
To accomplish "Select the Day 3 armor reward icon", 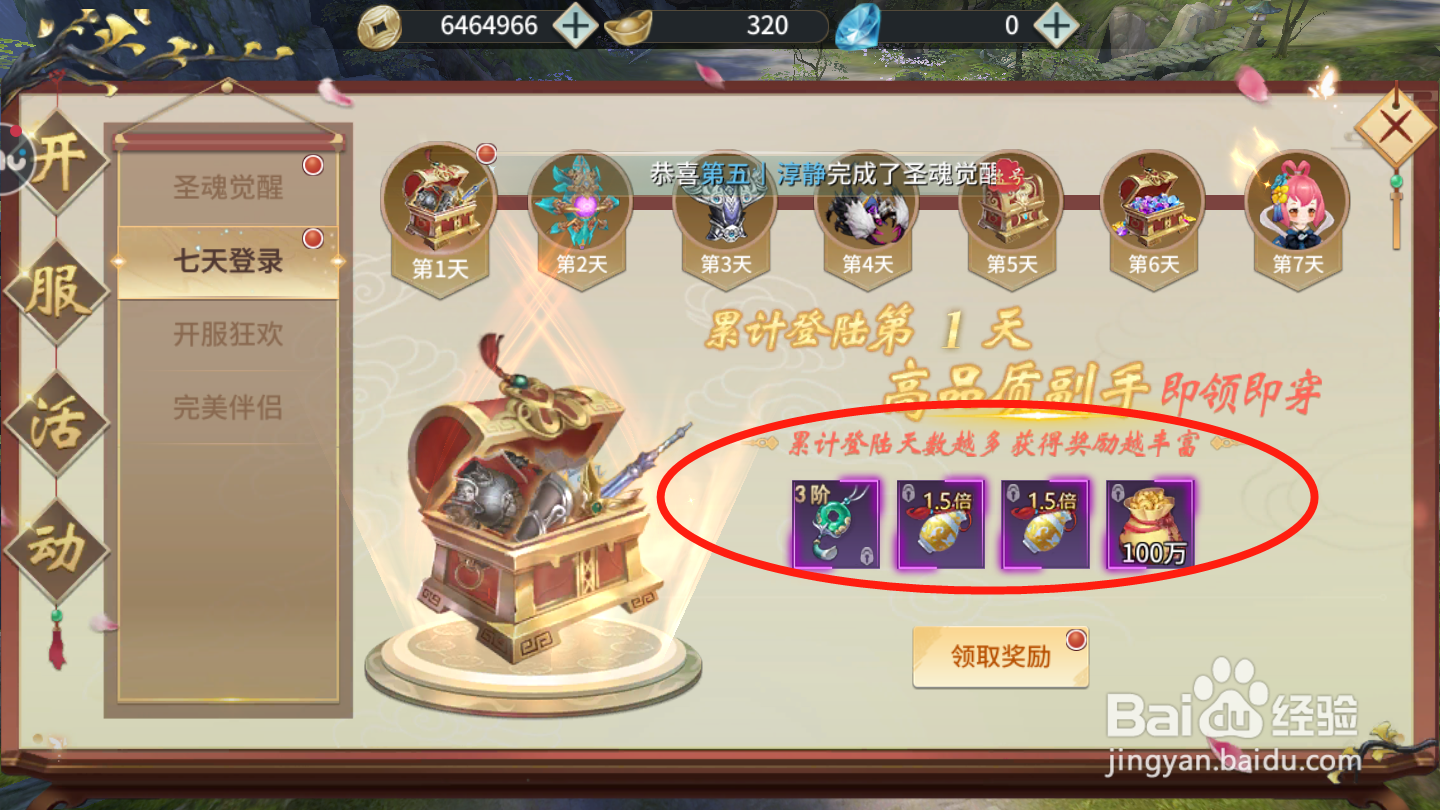I will pyautogui.click(x=726, y=210).
